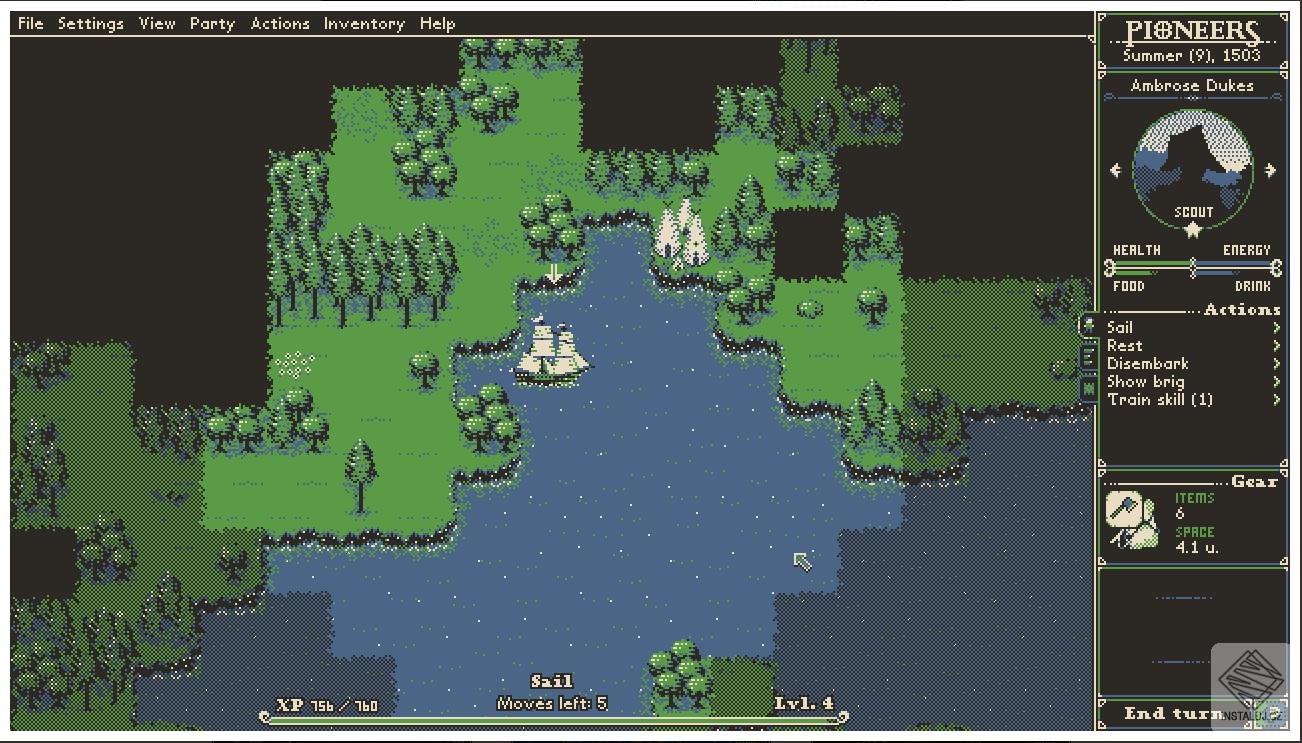
Task: Choose the Rest action
Action: point(1124,345)
